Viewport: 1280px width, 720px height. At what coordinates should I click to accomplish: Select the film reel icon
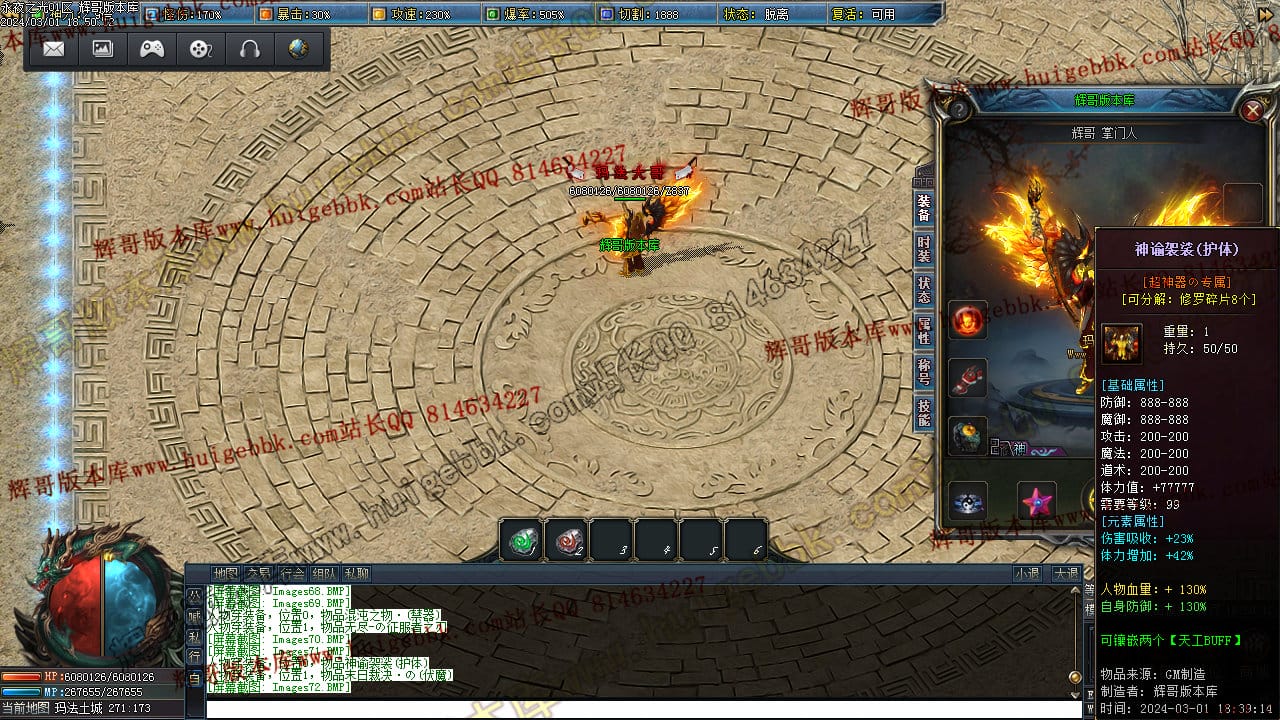(x=201, y=49)
